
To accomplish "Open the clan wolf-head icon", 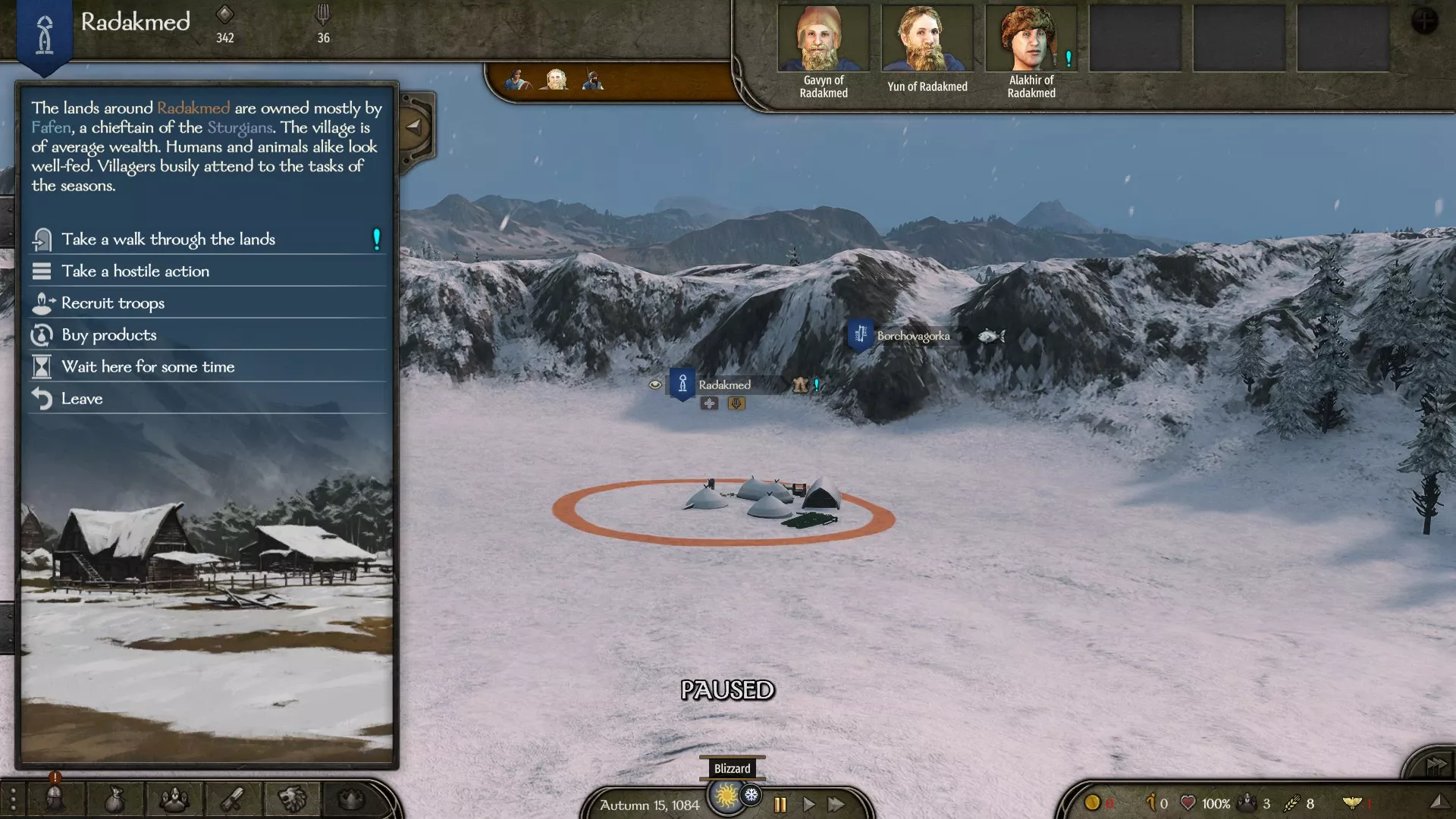I will point(292,799).
